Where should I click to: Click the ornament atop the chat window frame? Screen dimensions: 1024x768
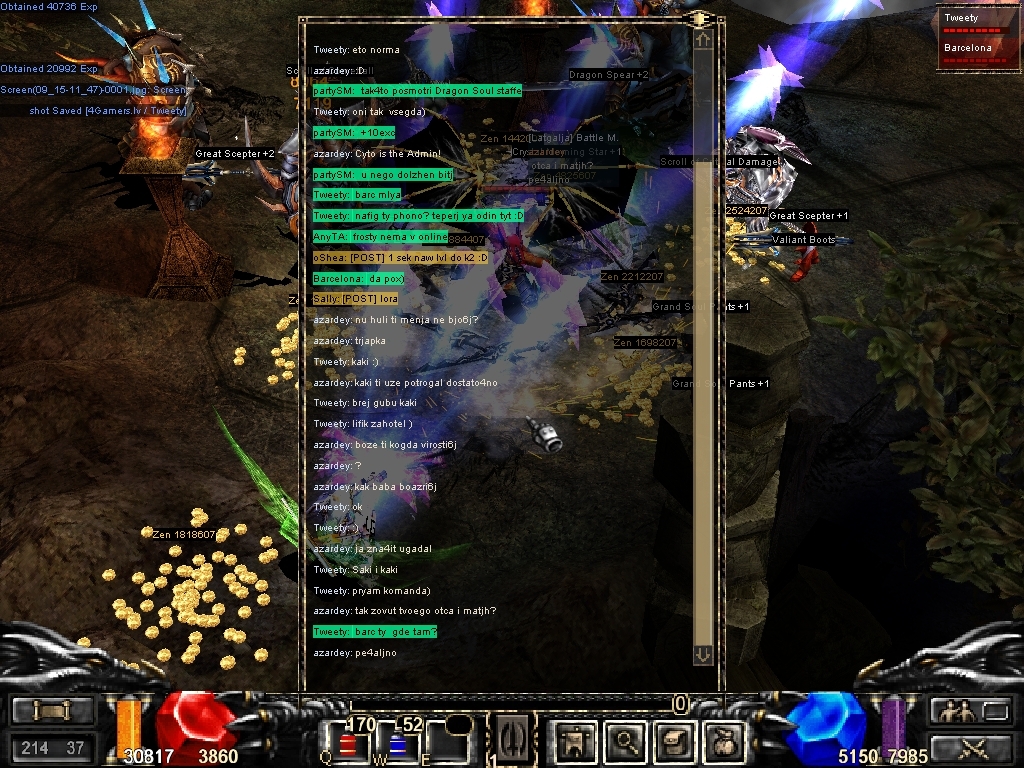[x=699, y=19]
